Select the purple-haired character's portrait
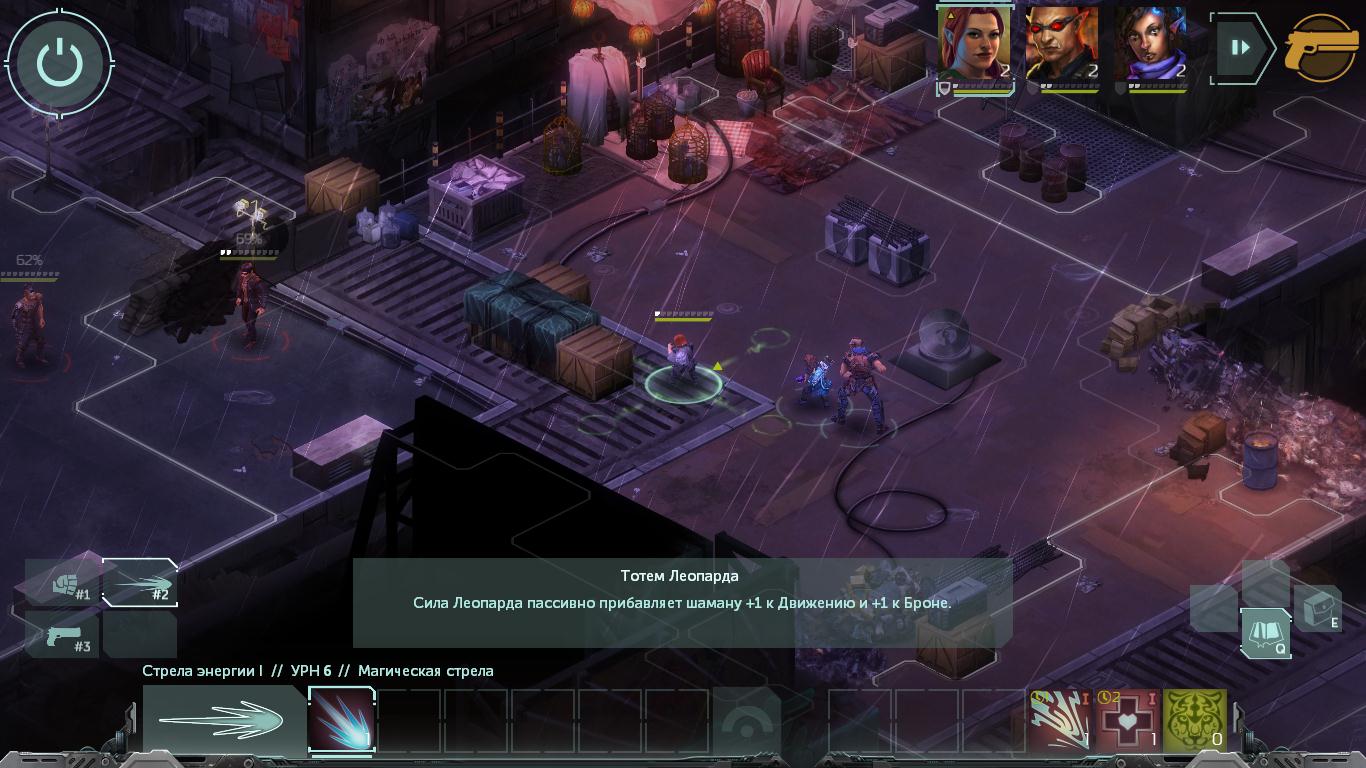Image resolution: width=1366 pixels, height=768 pixels. (1150, 43)
